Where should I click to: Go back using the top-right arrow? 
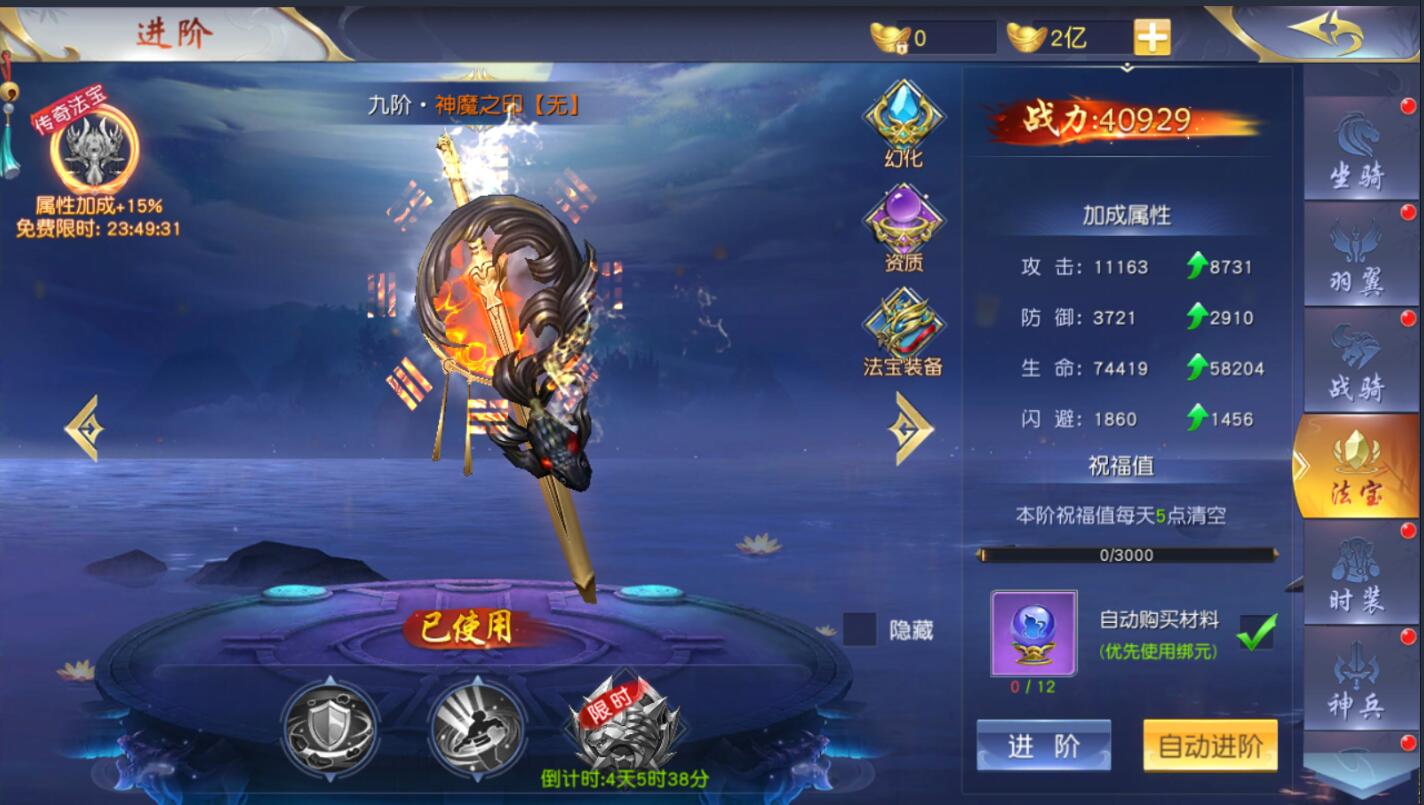pos(1325,34)
